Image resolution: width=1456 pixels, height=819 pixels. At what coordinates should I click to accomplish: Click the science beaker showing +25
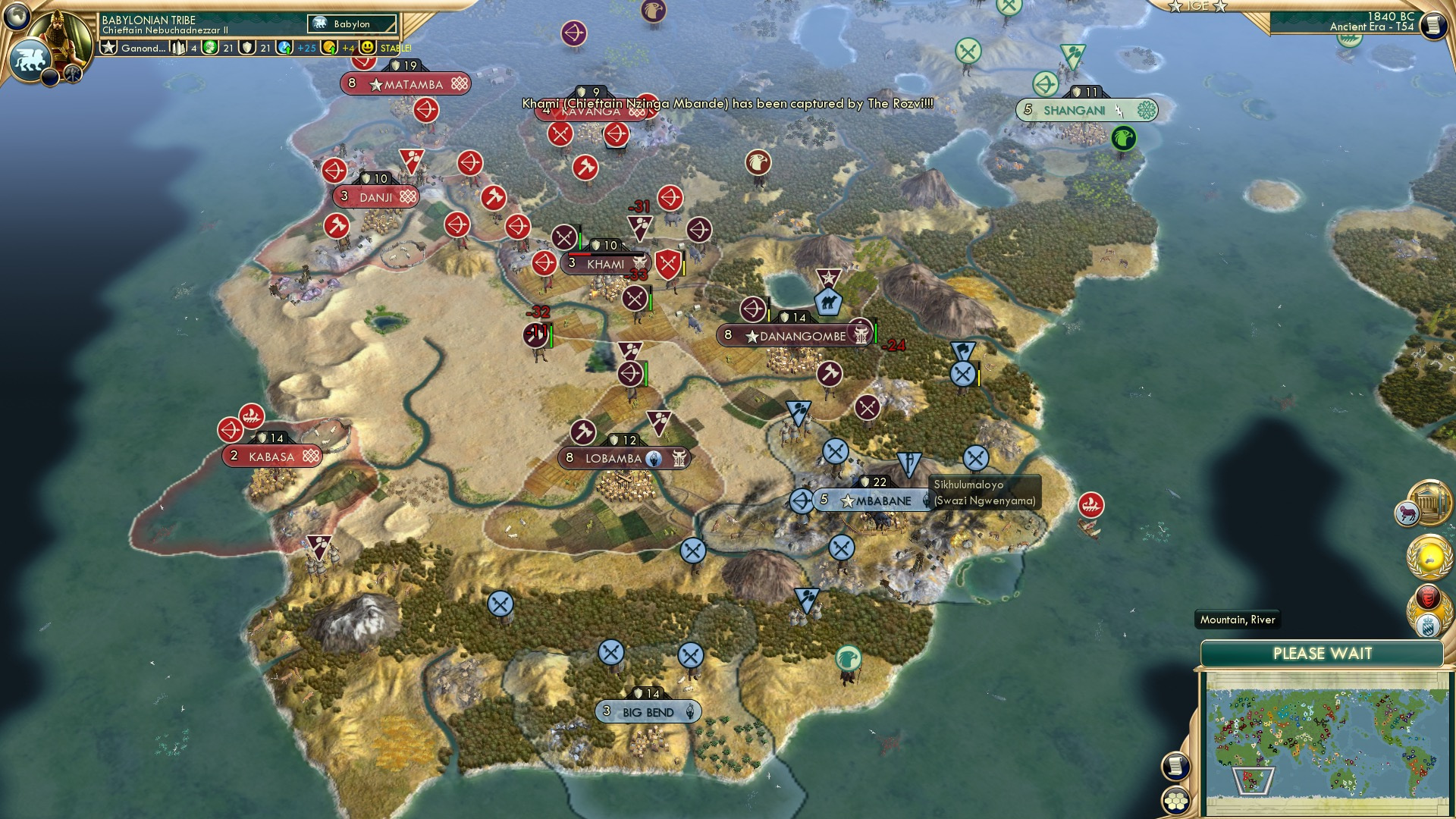284,47
